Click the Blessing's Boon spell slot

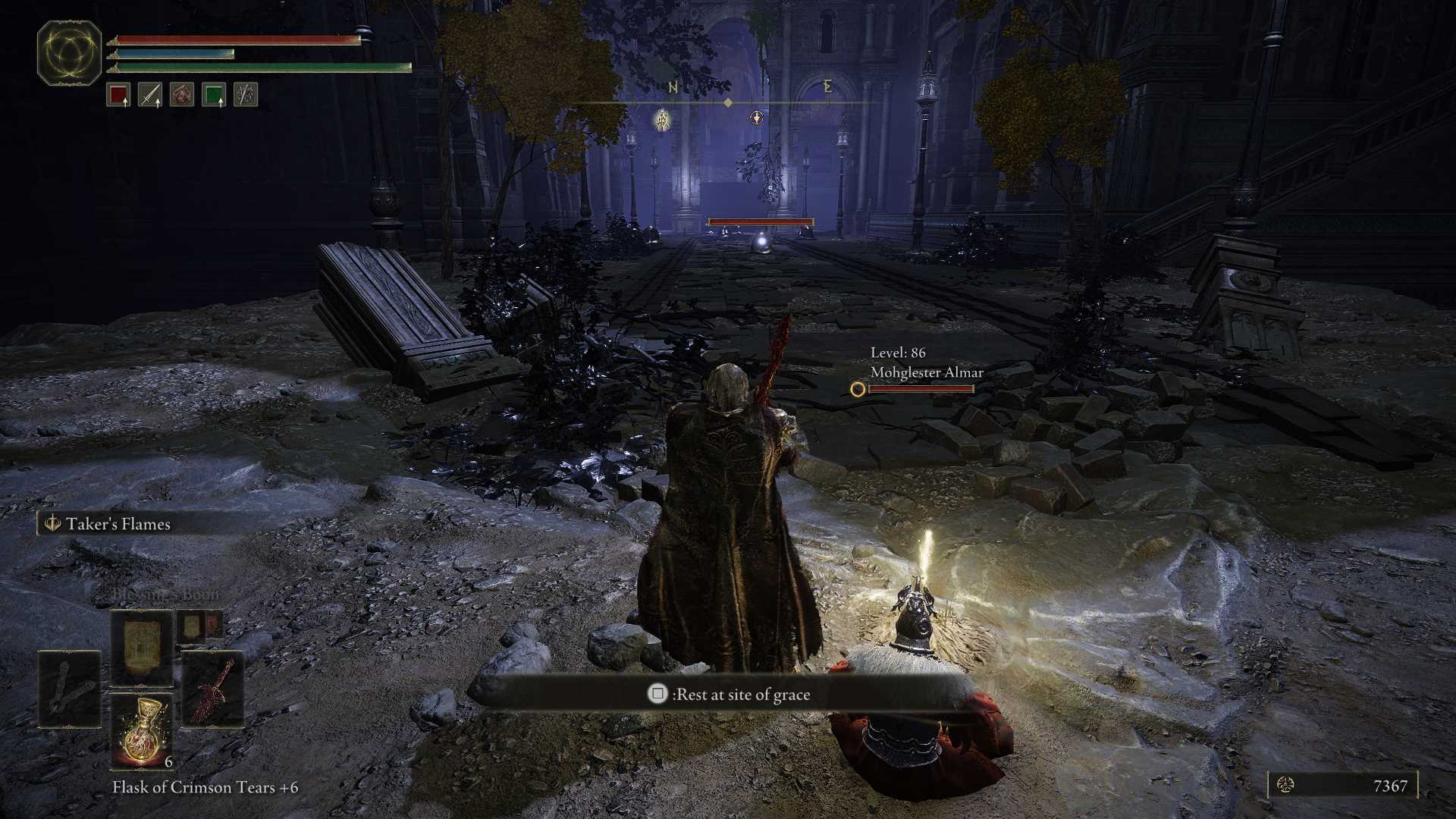pos(142,648)
